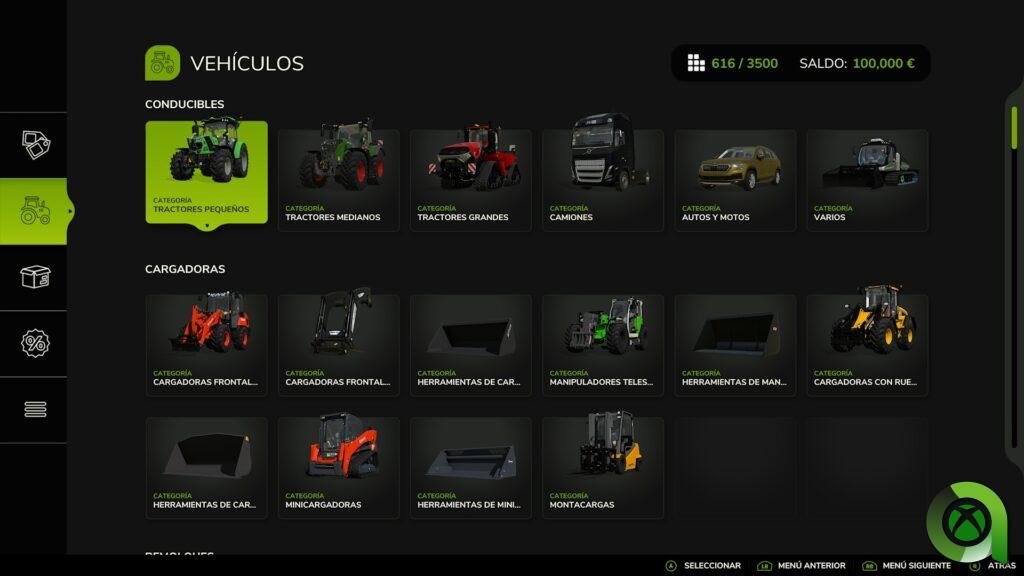This screenshot has width=1024, height=576.
Task: Open the Camiones category tile
Action: [602, 180]
